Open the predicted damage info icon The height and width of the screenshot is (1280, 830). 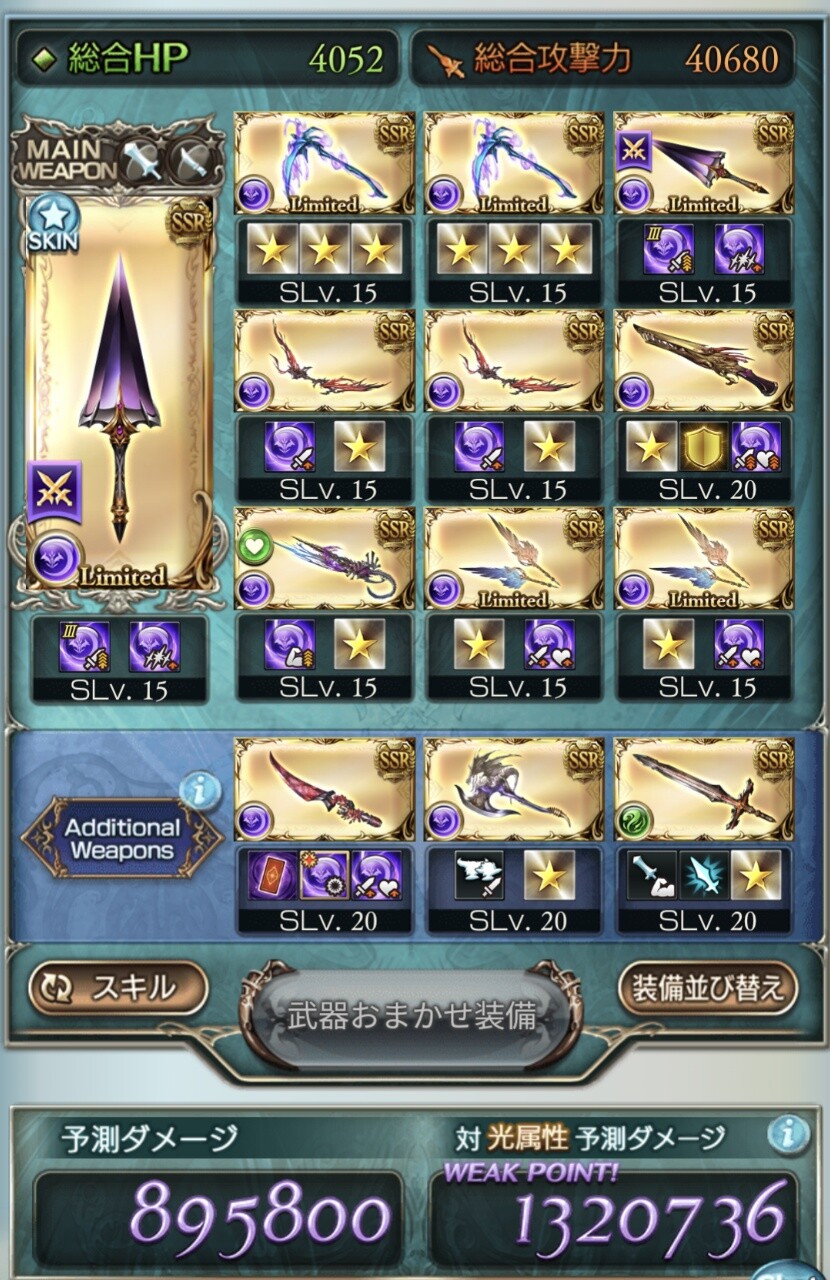click(788, 1134)
